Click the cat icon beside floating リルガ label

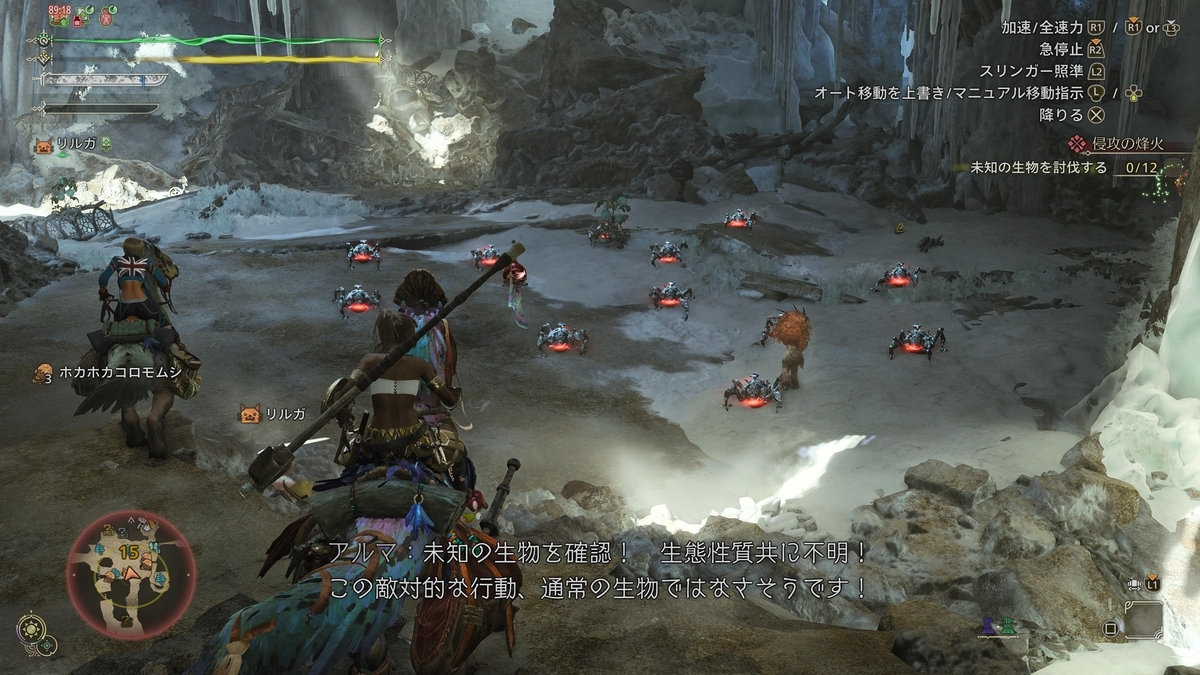click(x=248, y=413)
